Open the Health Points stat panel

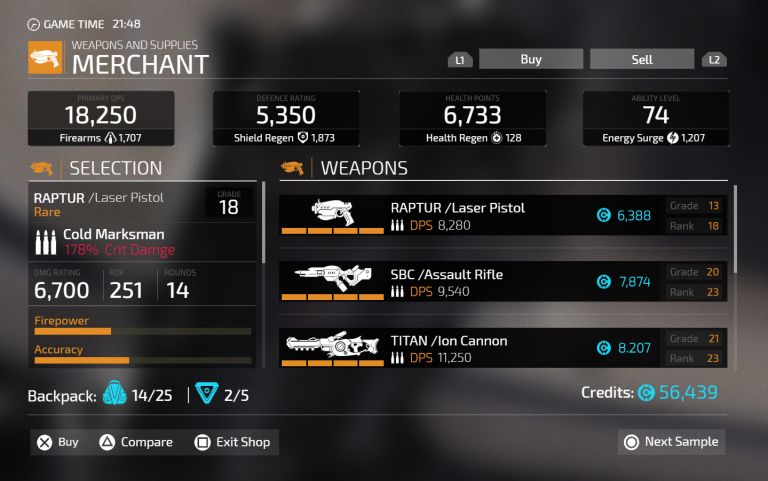click(472, 119)
